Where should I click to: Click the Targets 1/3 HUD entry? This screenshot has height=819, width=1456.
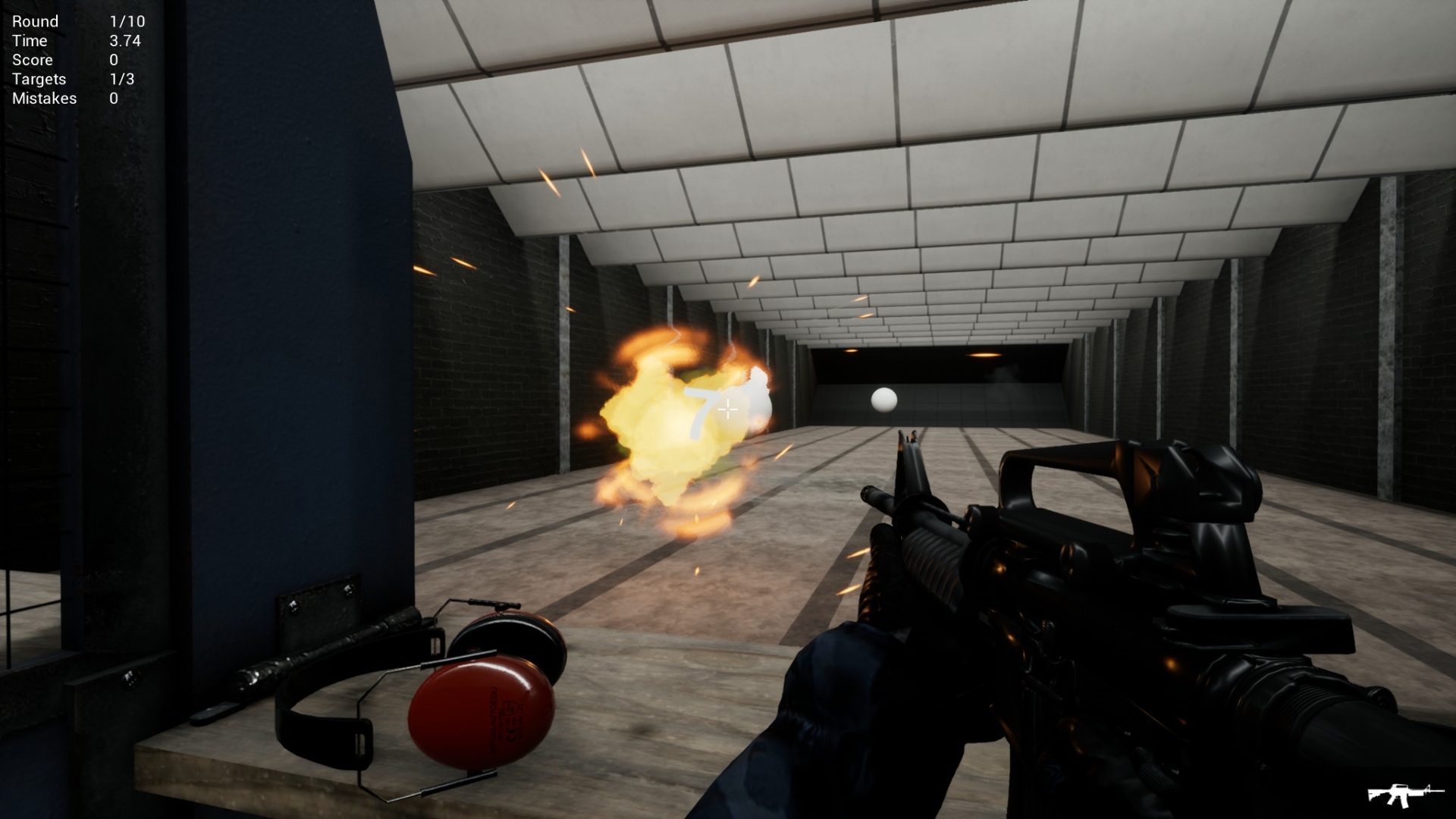123,79
